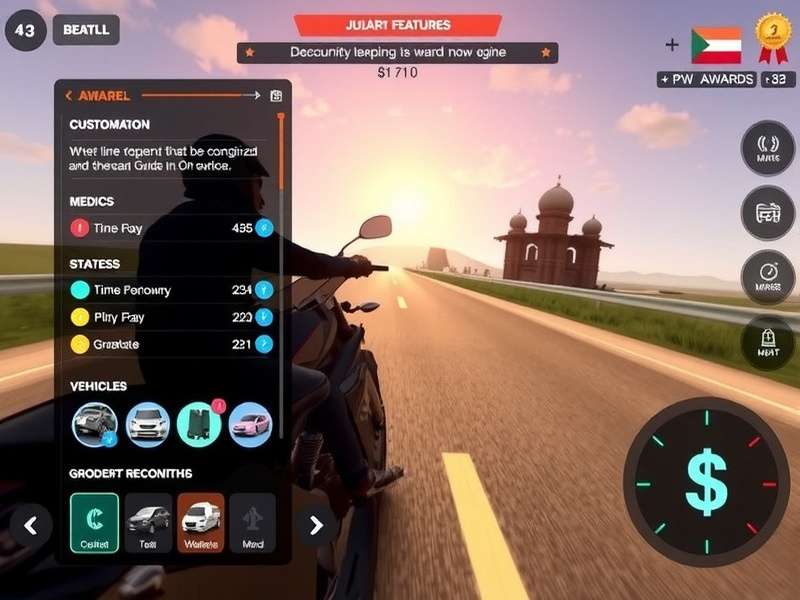Select the green vehicle with red alert badge

pos(199,424)
